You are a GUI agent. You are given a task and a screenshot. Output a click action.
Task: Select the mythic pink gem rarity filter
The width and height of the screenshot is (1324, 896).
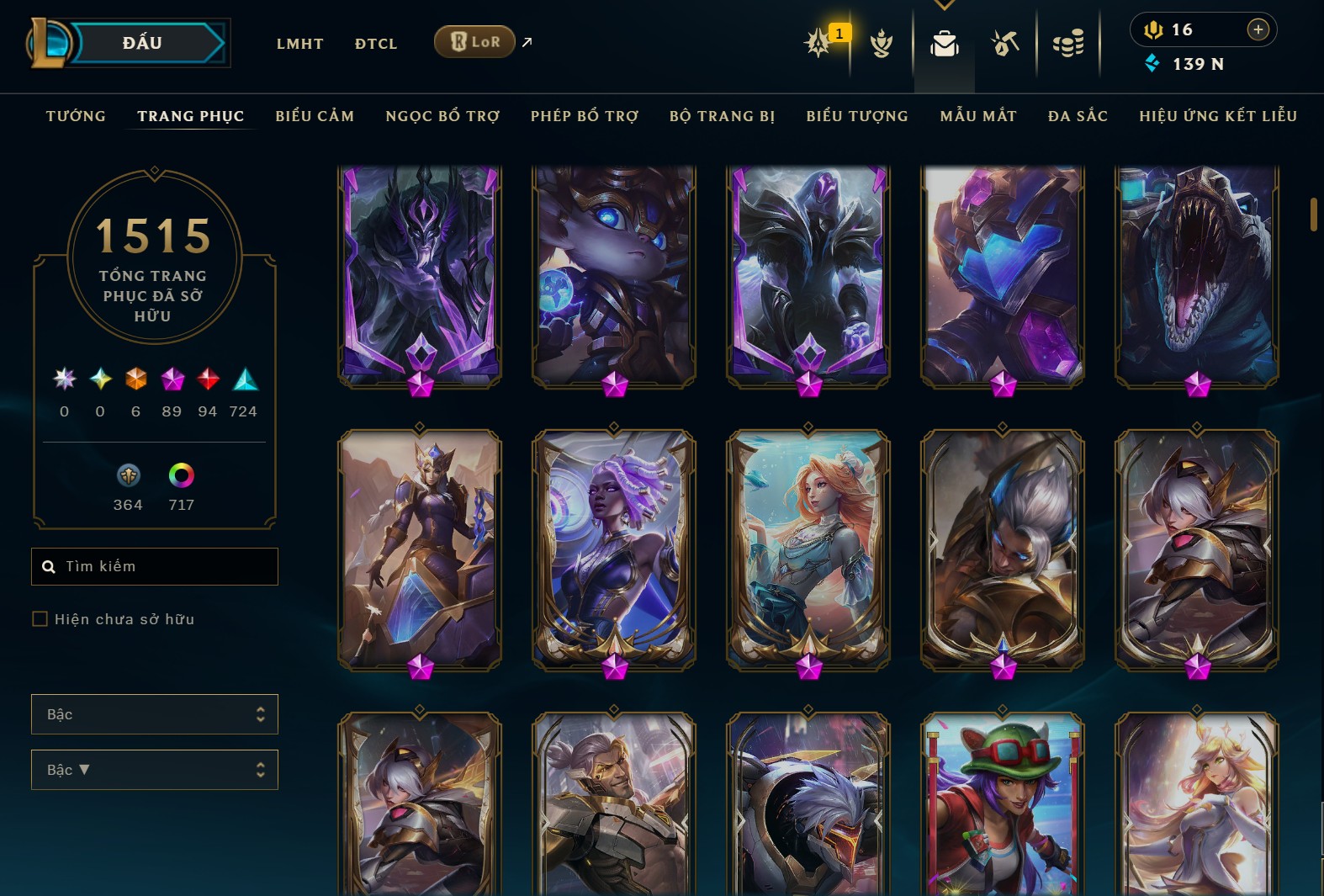click(x=172, y=380)
